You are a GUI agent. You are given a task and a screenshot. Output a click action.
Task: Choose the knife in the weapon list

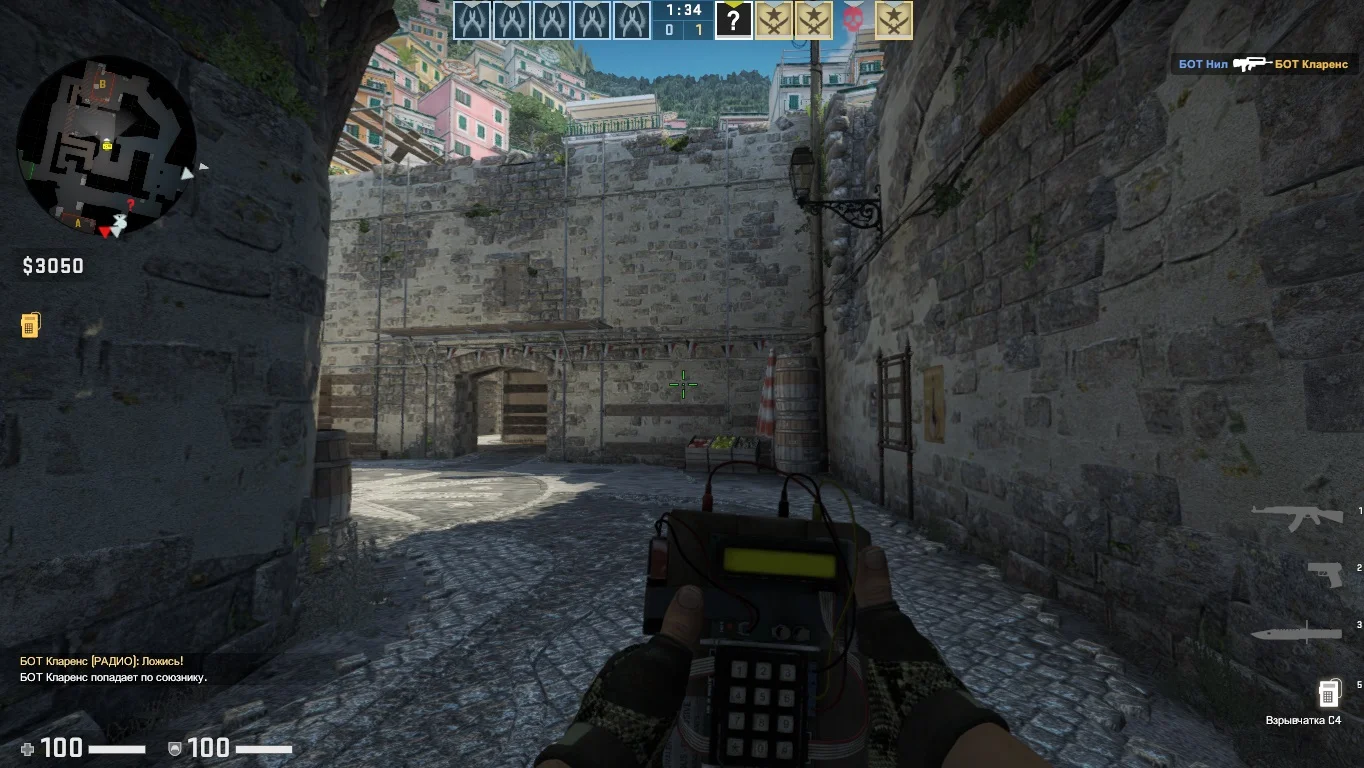[x=1296, y=632]
